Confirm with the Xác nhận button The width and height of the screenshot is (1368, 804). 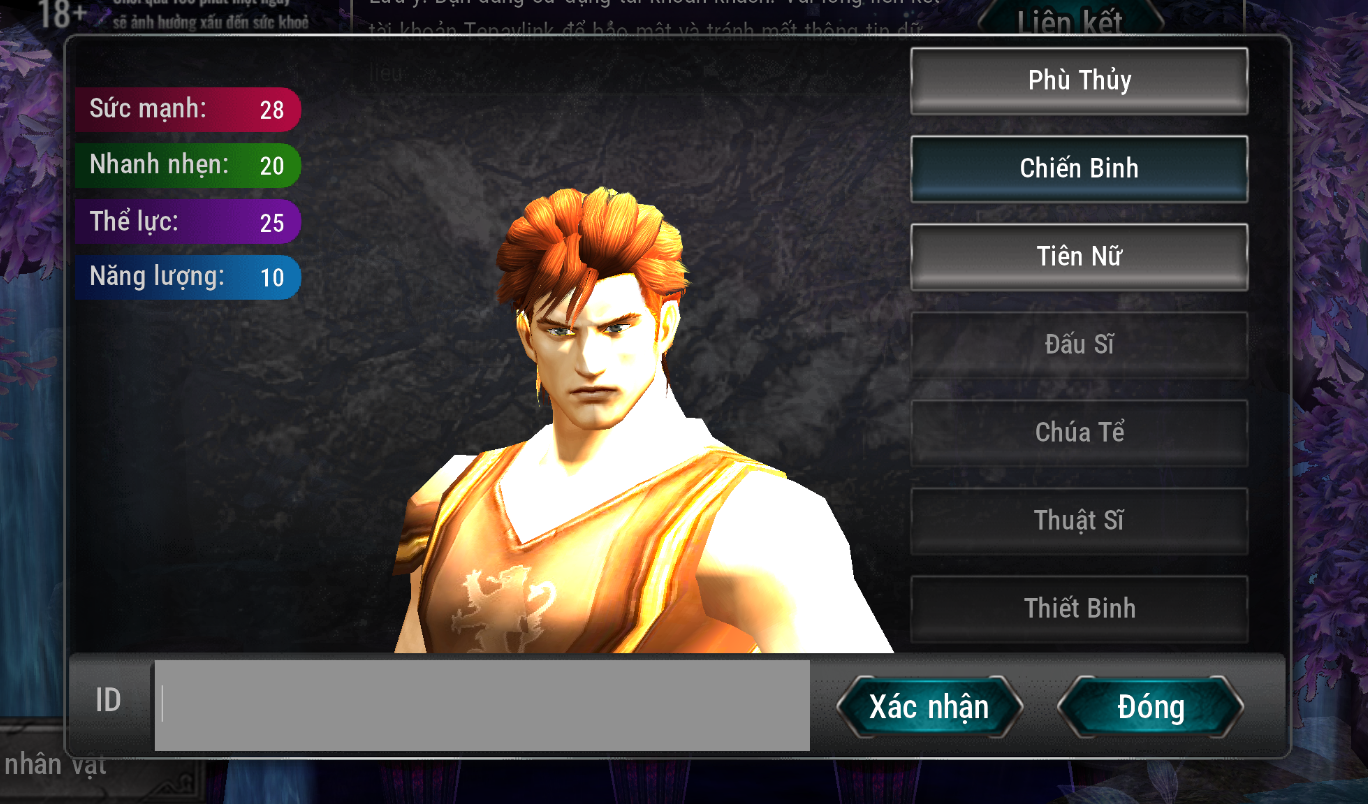[x=929, y=707]
